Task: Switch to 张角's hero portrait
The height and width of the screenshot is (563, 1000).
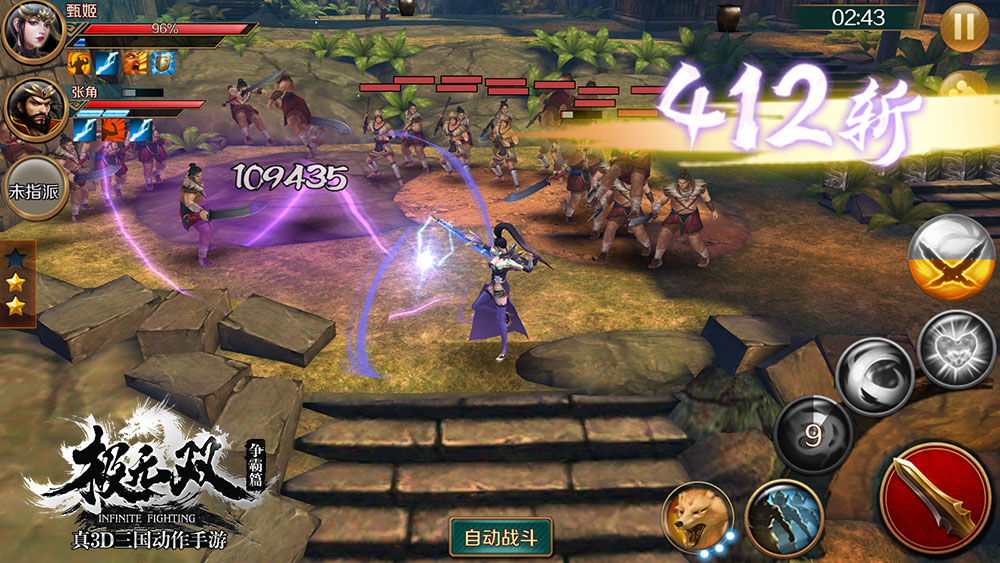Action: [x=36, y=110]
